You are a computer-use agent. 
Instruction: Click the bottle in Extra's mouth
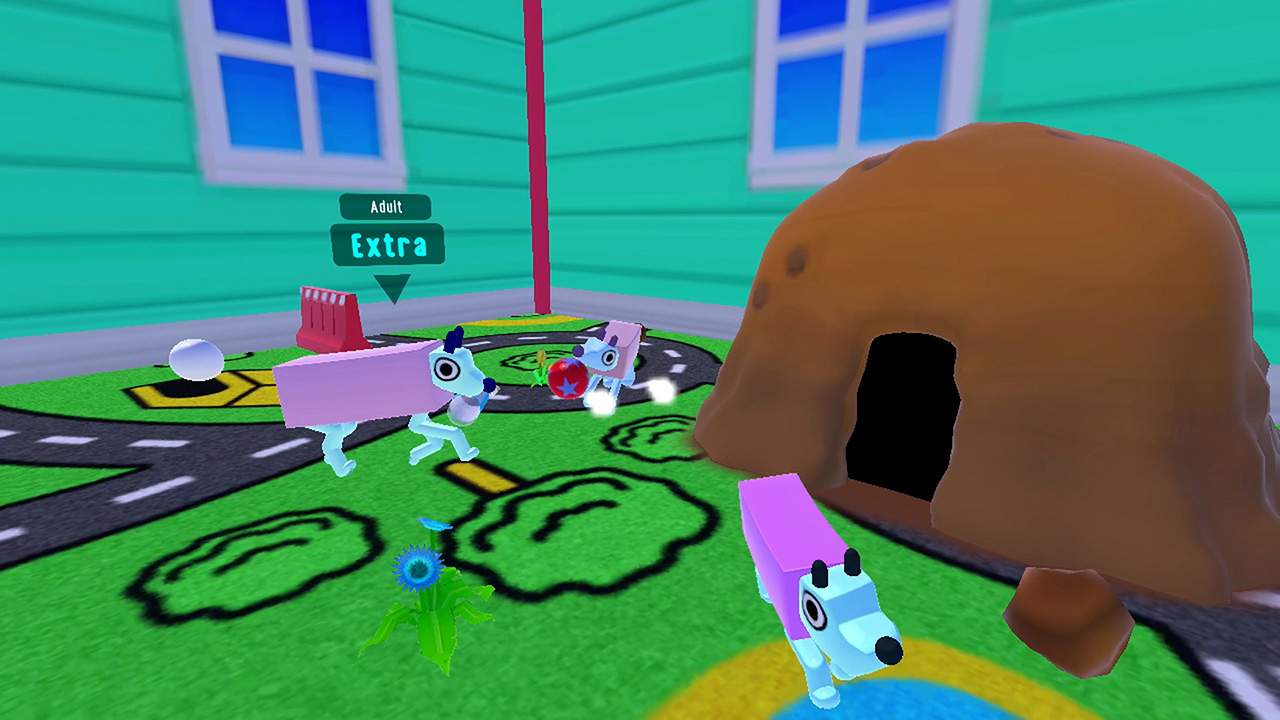(464, 407)
